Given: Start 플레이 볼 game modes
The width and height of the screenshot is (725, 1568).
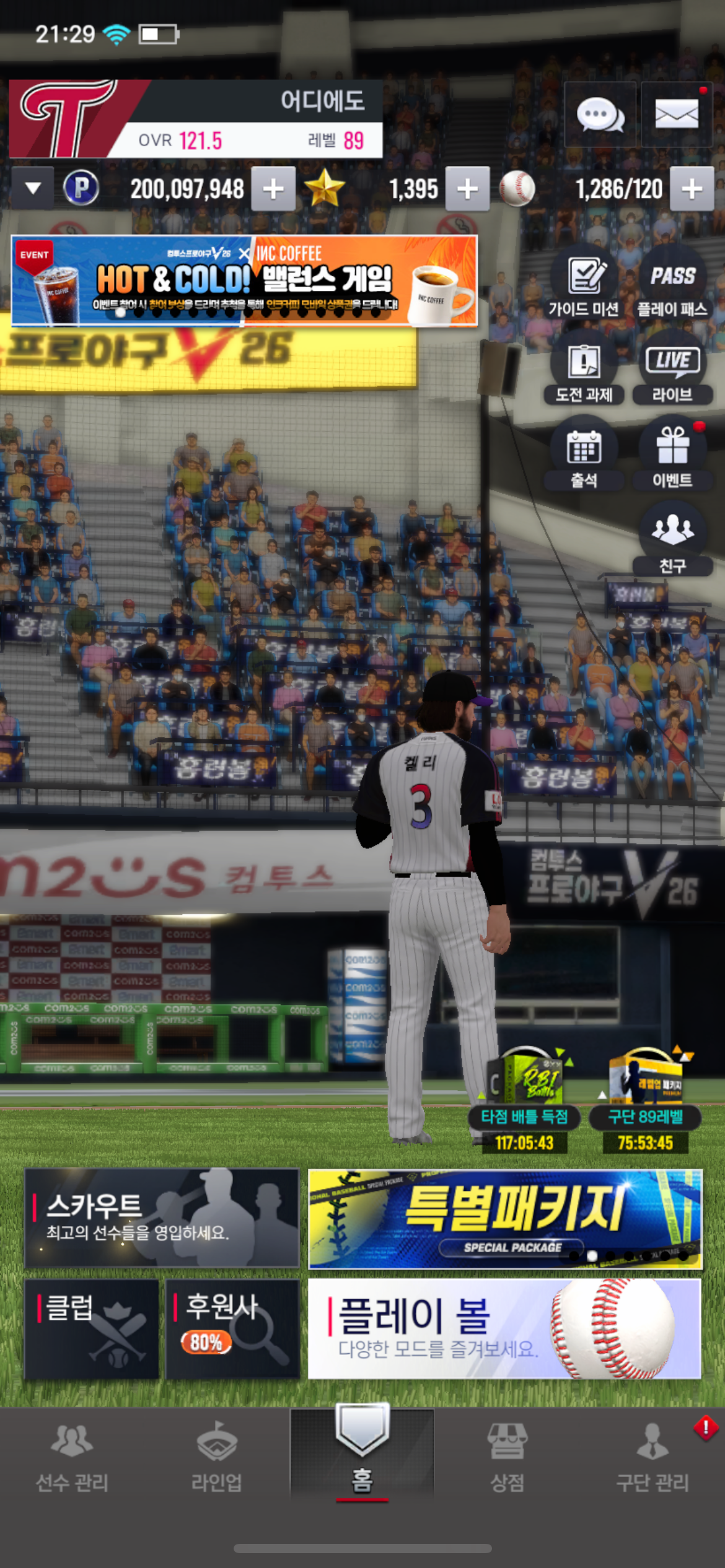Looking at the screenshot, I should [x=505, y=1329].
